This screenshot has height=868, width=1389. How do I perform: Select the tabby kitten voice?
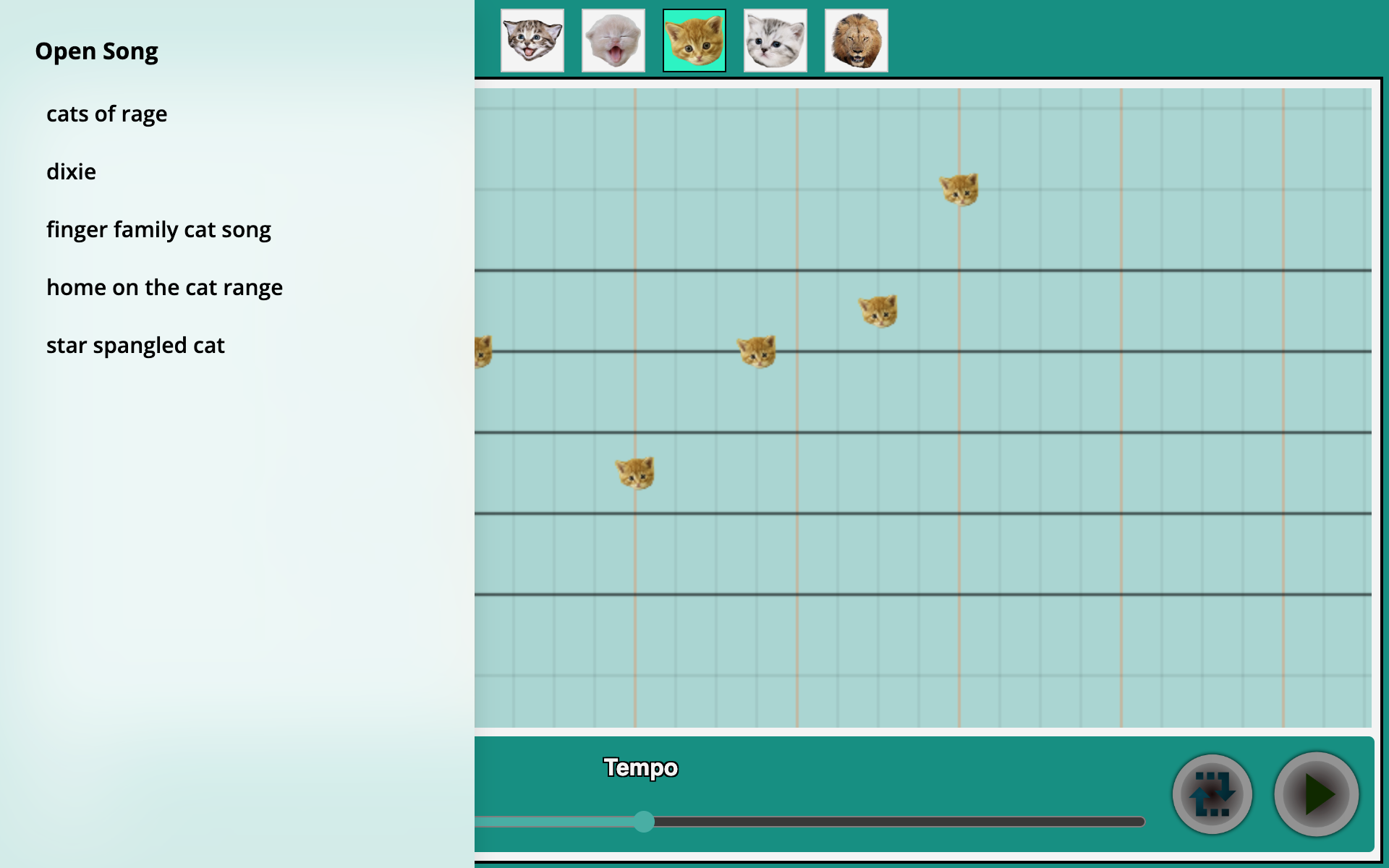532,40
